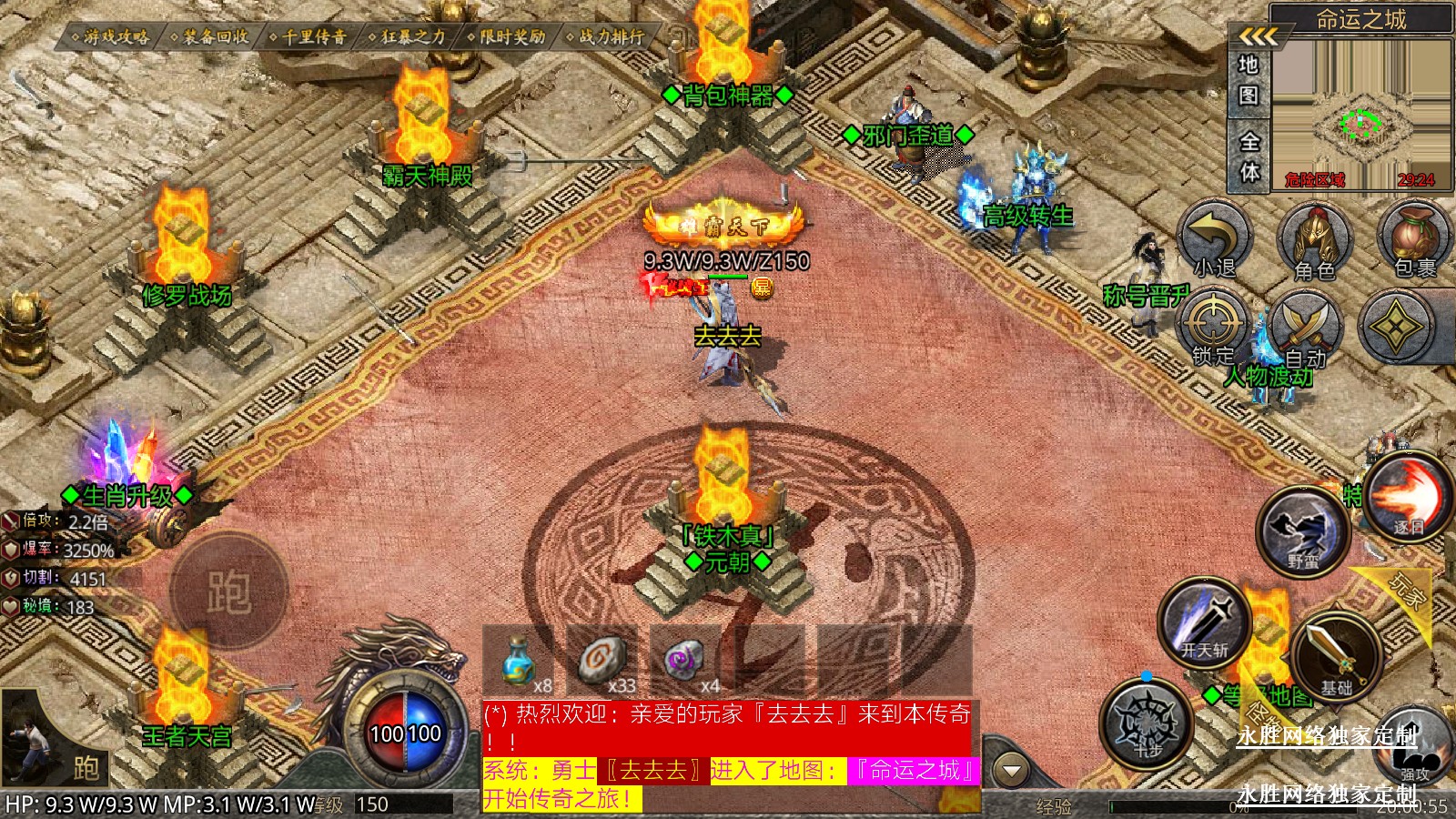The width and height of the screenshot is (1456, 819).
Task: Open the 地图 map tab
Action: [x=1249, y=80]
